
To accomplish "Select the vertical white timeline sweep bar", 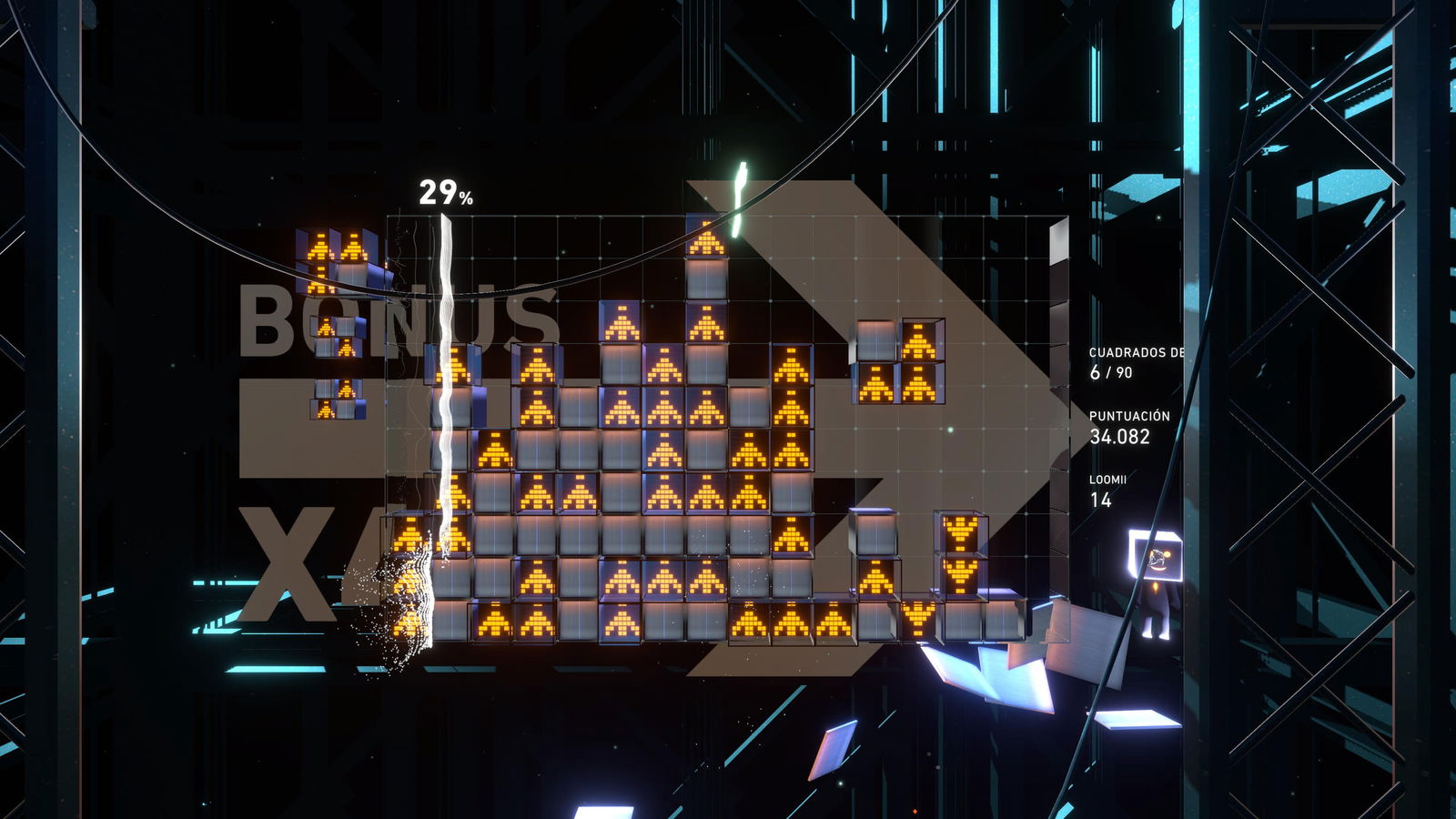I will pyautogui.click(x=445, y=409).
